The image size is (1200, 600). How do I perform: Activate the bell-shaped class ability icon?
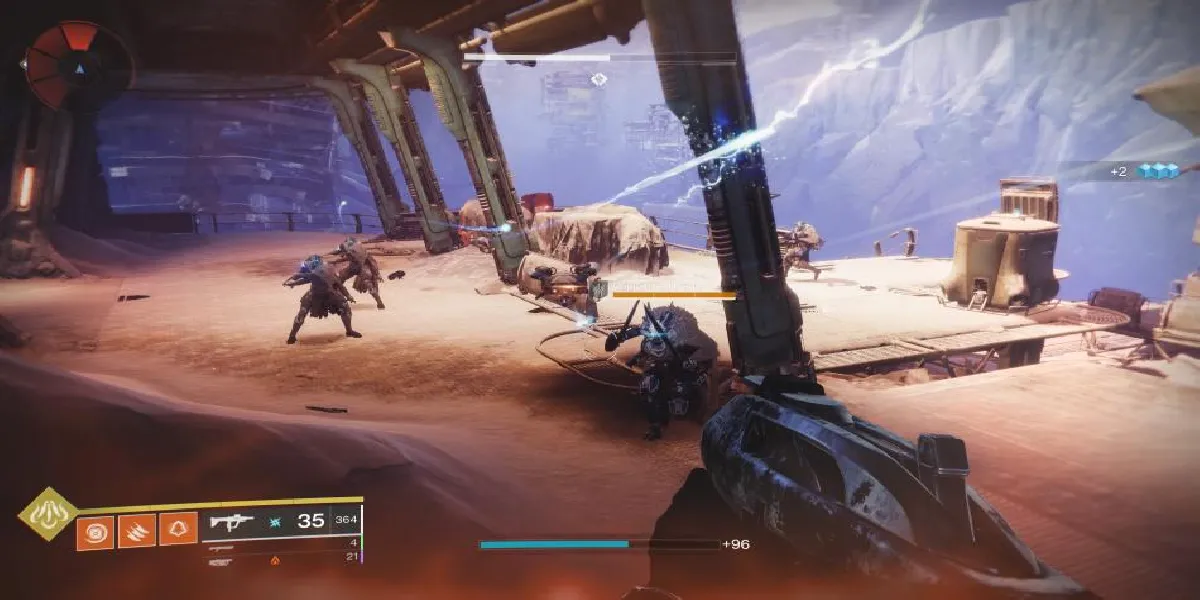pos(178,530)
